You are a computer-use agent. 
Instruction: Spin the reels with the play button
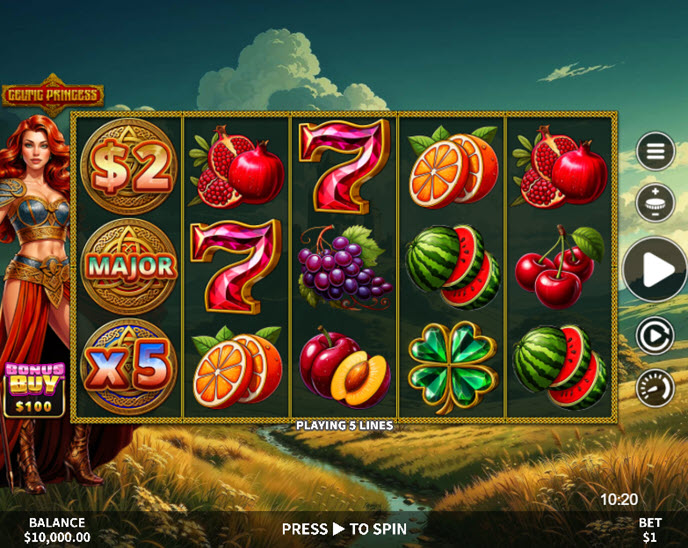tap(655, 269)
